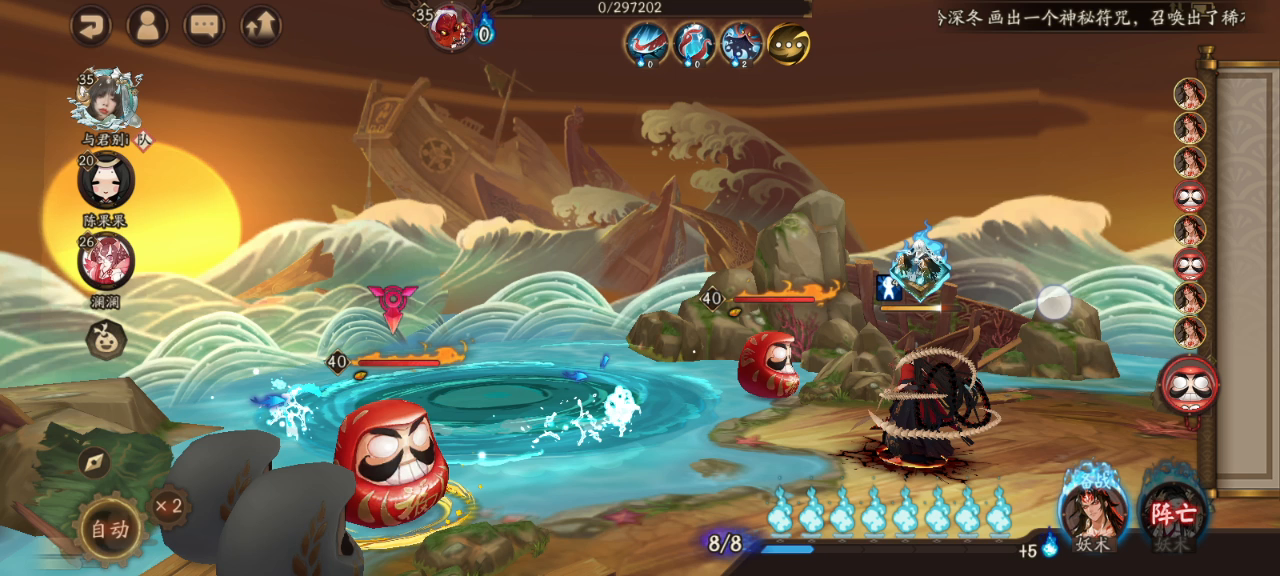Open the chat speech-bubble button
Viewport: 1280px width, 576px height.
205,26
